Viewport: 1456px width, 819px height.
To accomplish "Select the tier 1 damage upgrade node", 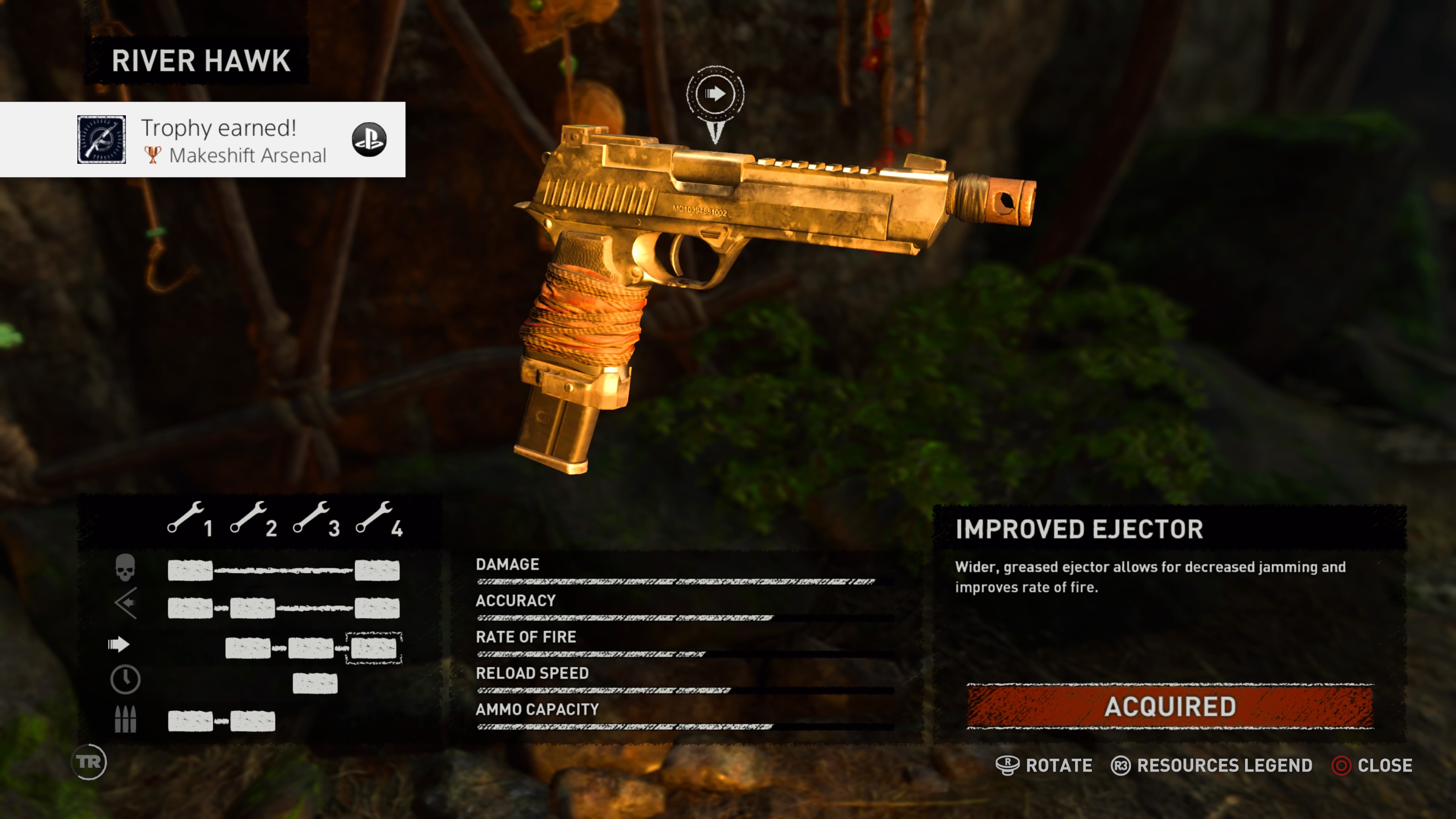I will [x=190, y=570].
